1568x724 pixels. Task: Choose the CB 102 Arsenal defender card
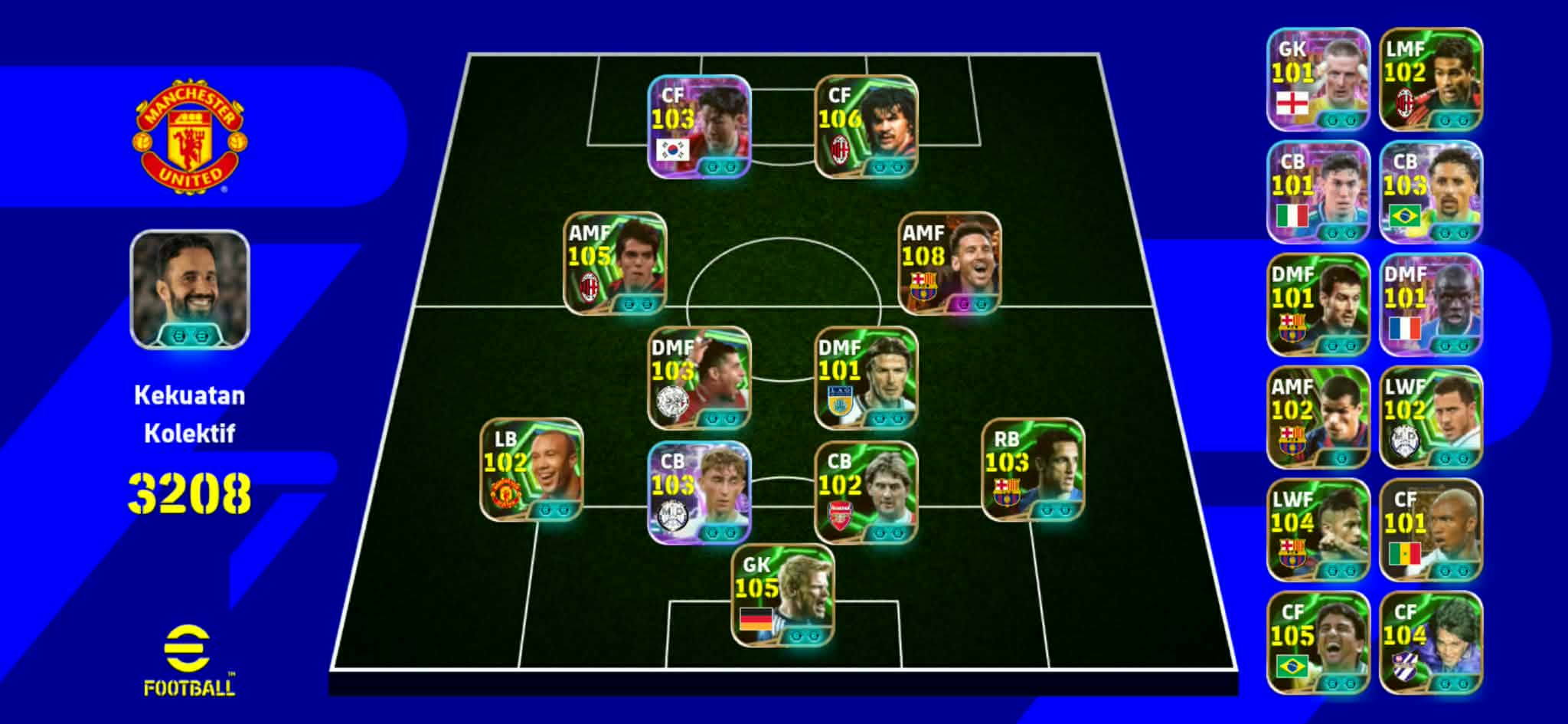pyautogui.click(x=866, y=492)
